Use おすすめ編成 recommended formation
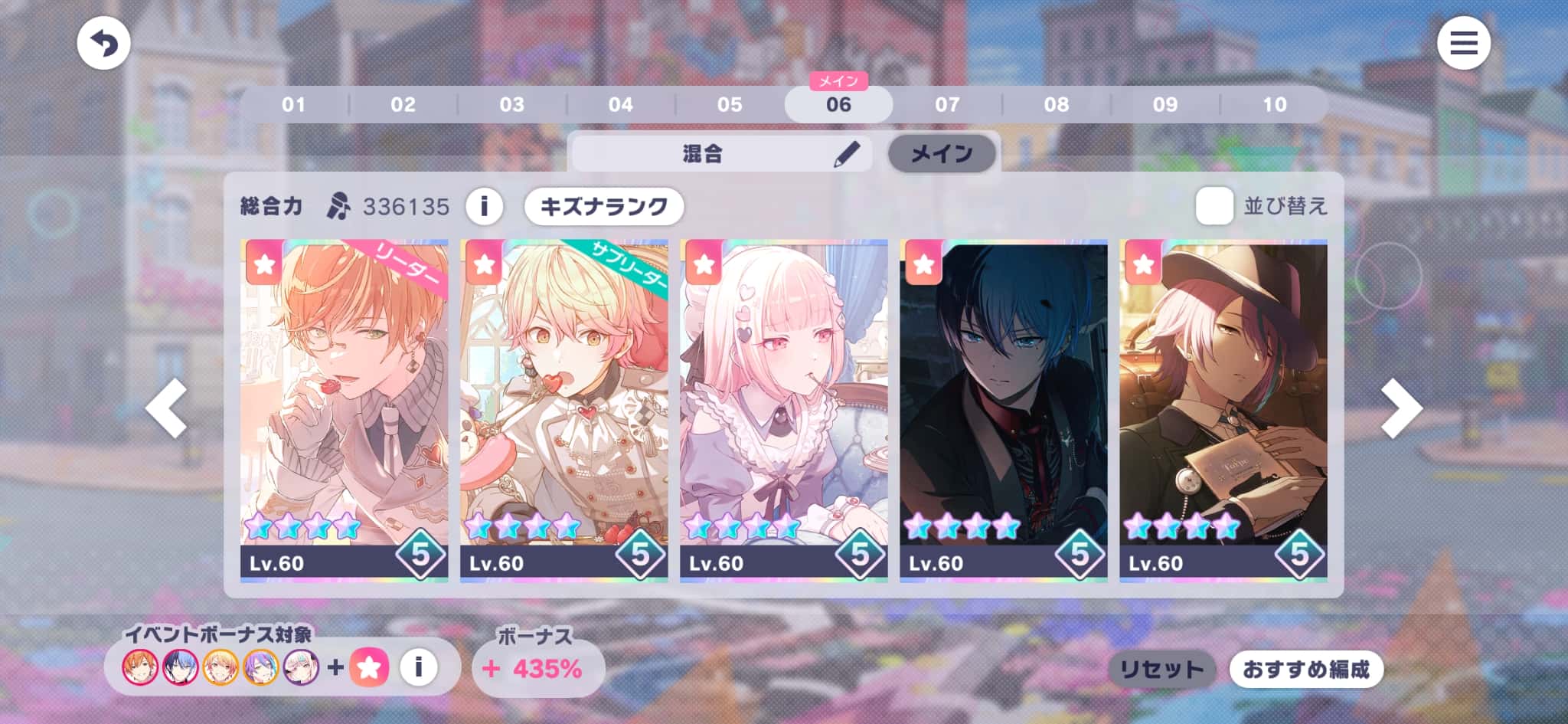This screenshot has height=724, width=1568. pos(1306,670)
